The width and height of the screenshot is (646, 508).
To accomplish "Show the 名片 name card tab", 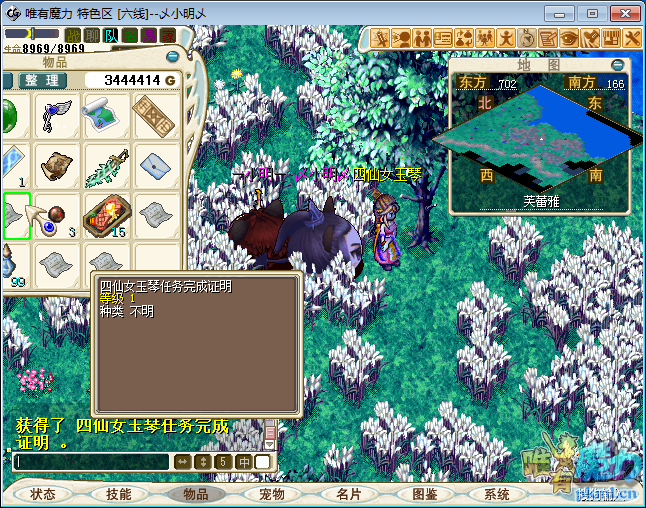I will 348,494.
